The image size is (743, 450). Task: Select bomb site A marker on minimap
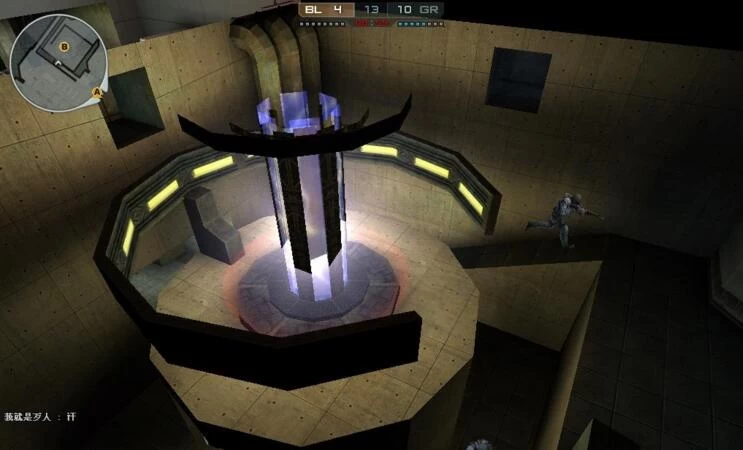98,93
